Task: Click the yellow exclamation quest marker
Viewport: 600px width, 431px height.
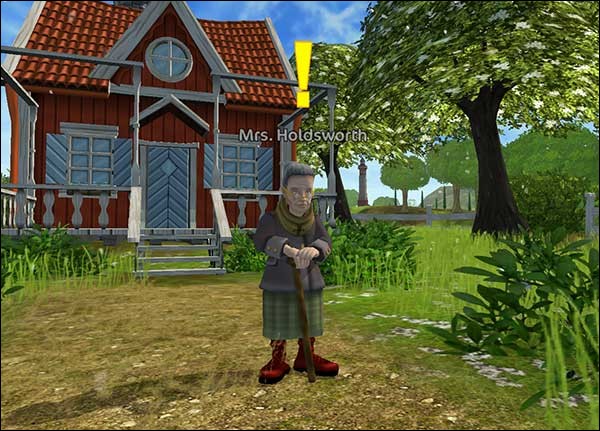Action: click(x=302, y=74)
